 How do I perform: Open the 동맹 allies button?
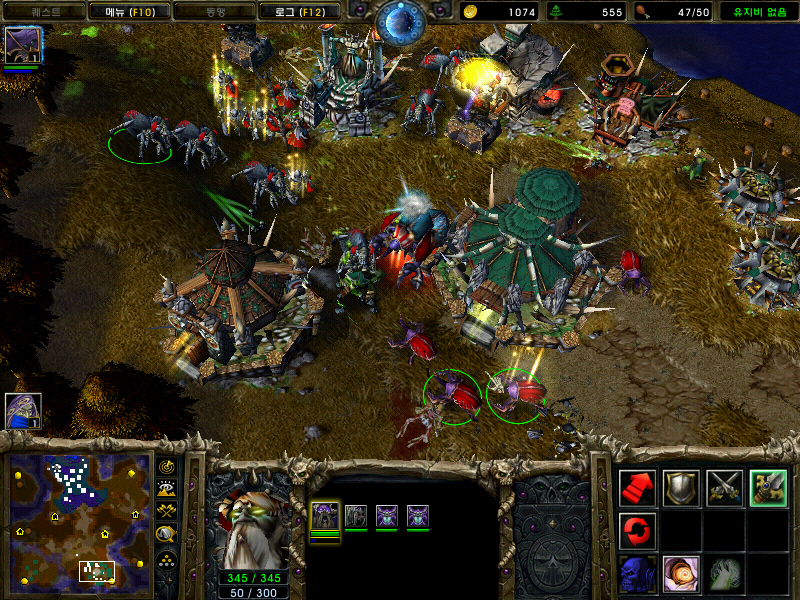point(215,12)
